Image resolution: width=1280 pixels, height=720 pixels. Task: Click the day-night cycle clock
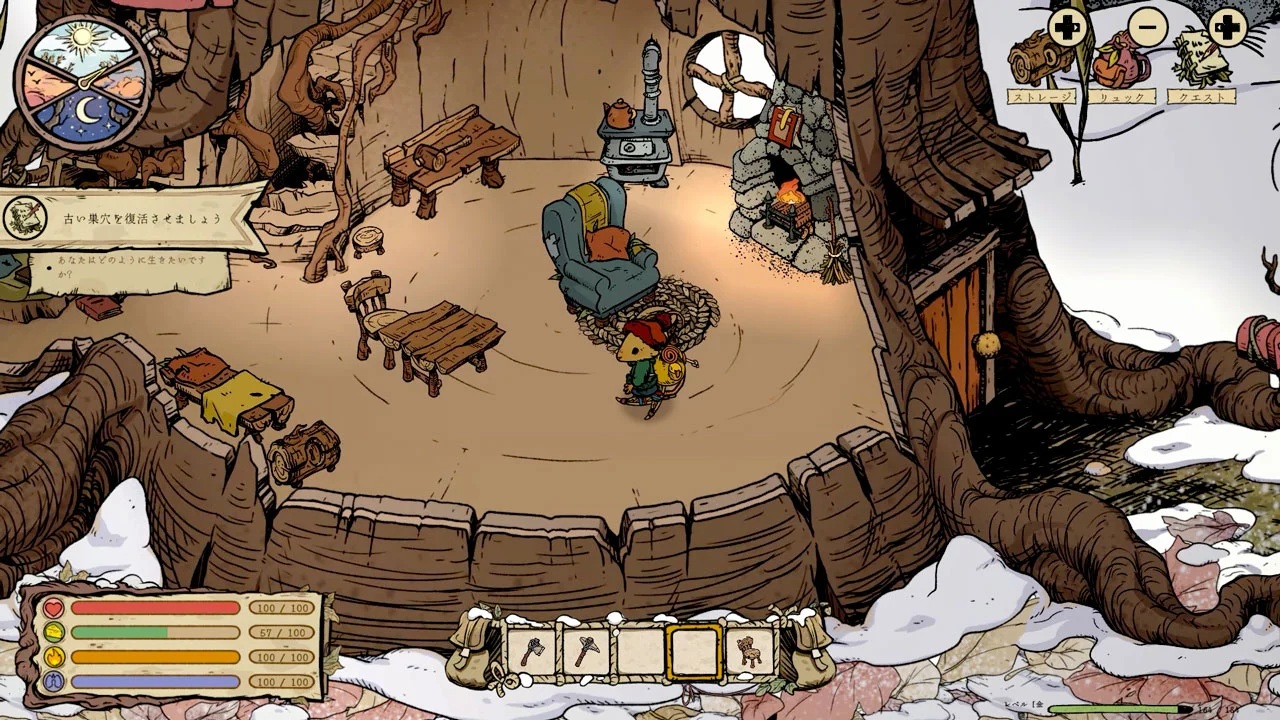85,83
